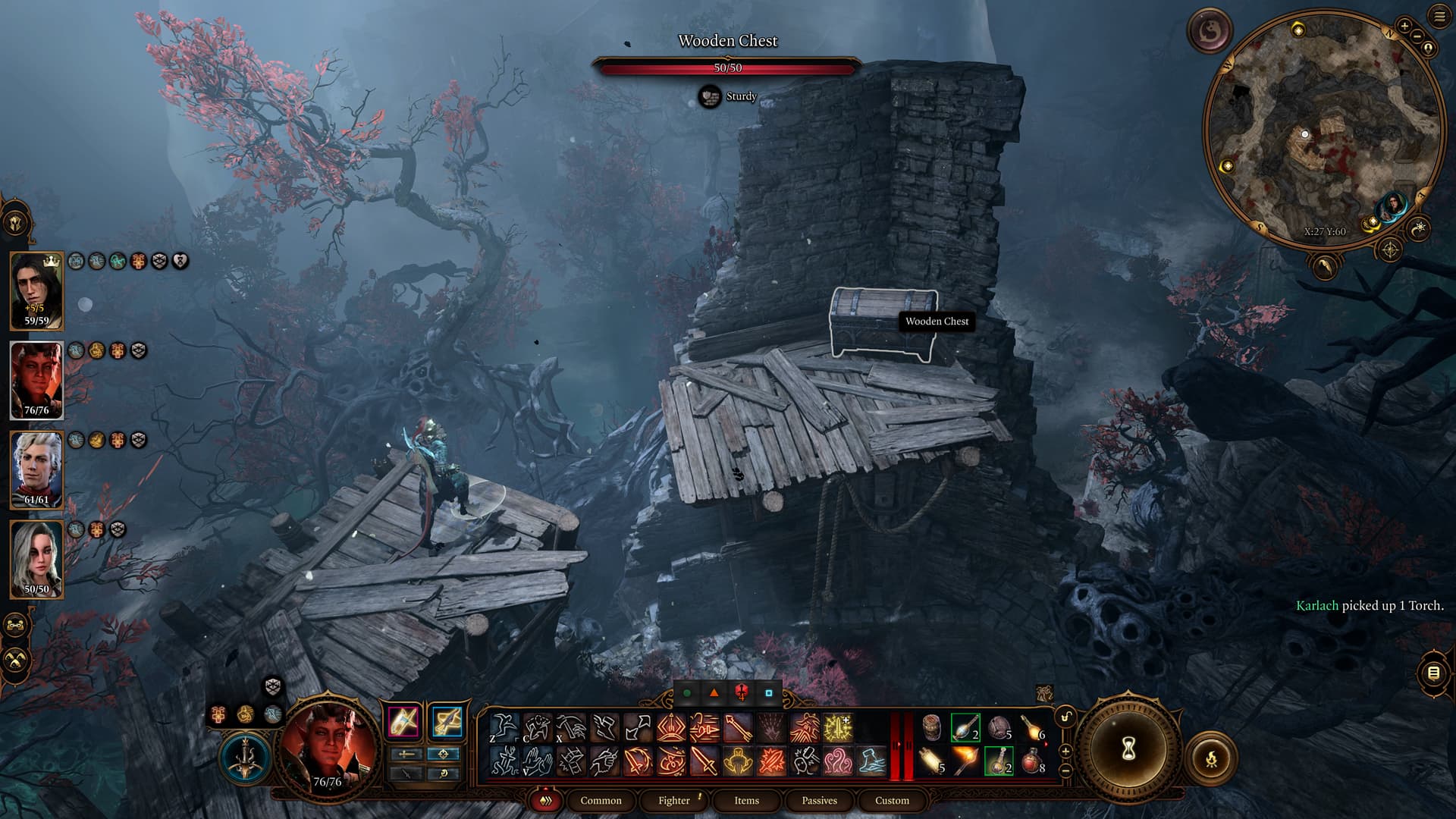Select the white-haired male companion portrait

36,469
